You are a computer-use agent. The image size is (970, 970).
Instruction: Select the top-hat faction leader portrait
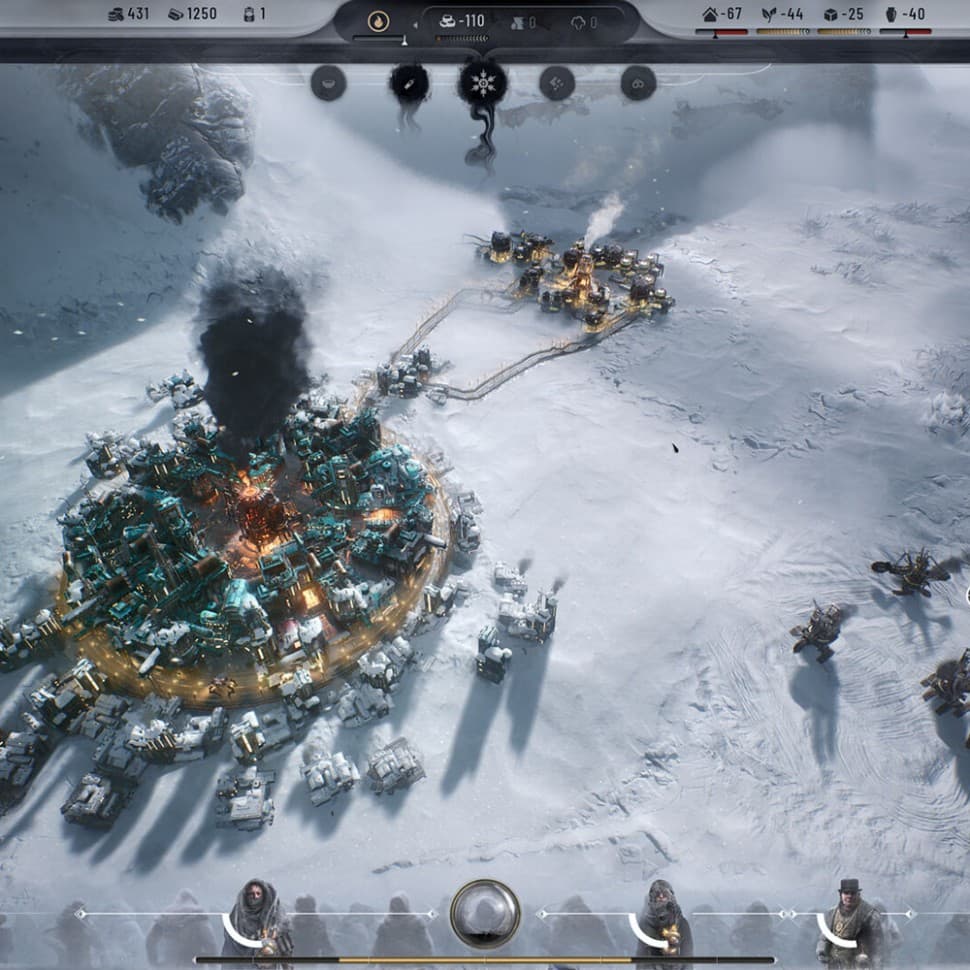point(850,917)
